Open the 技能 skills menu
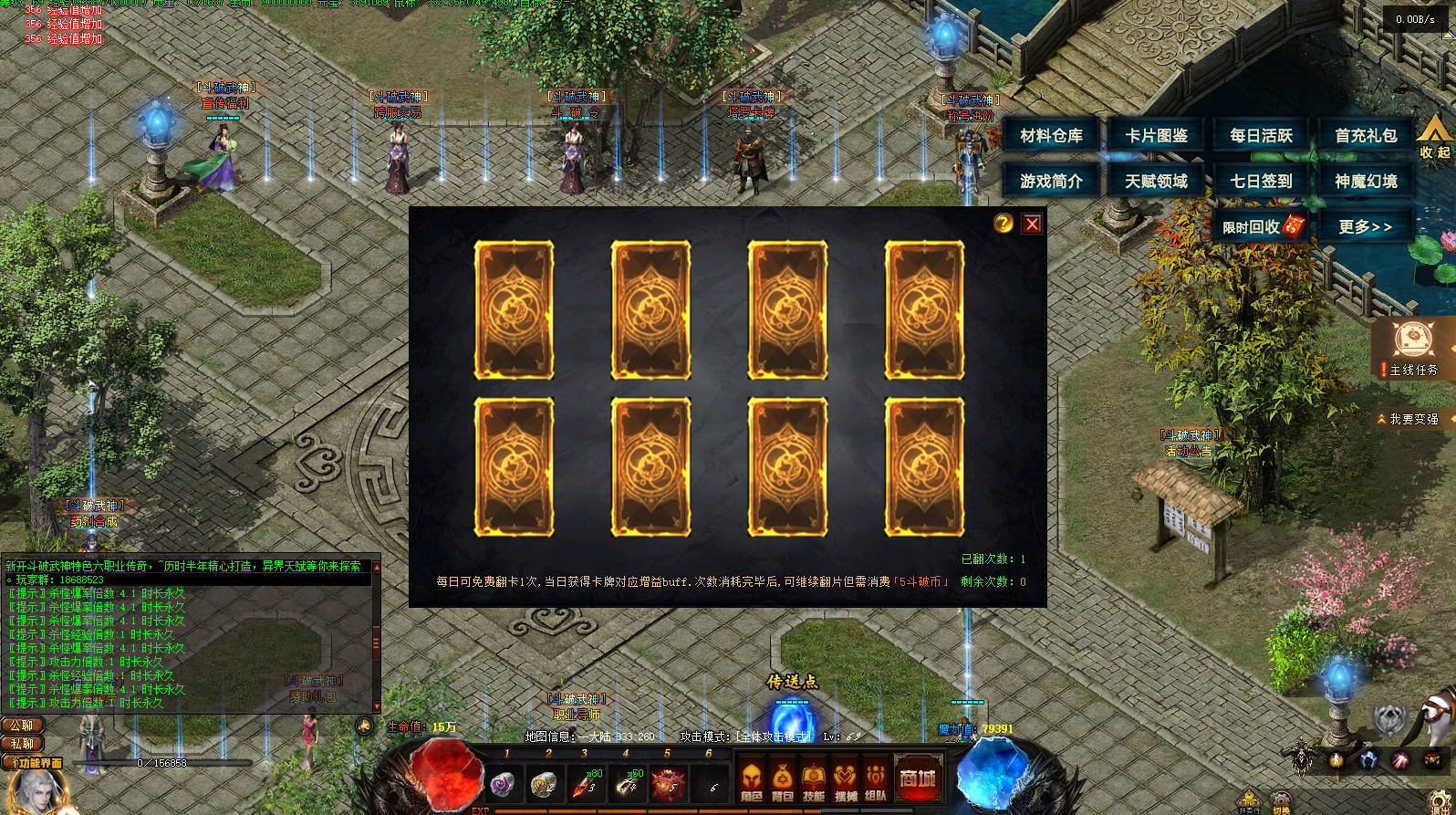This screenshot has width=1456, height=815. [814, 780]
